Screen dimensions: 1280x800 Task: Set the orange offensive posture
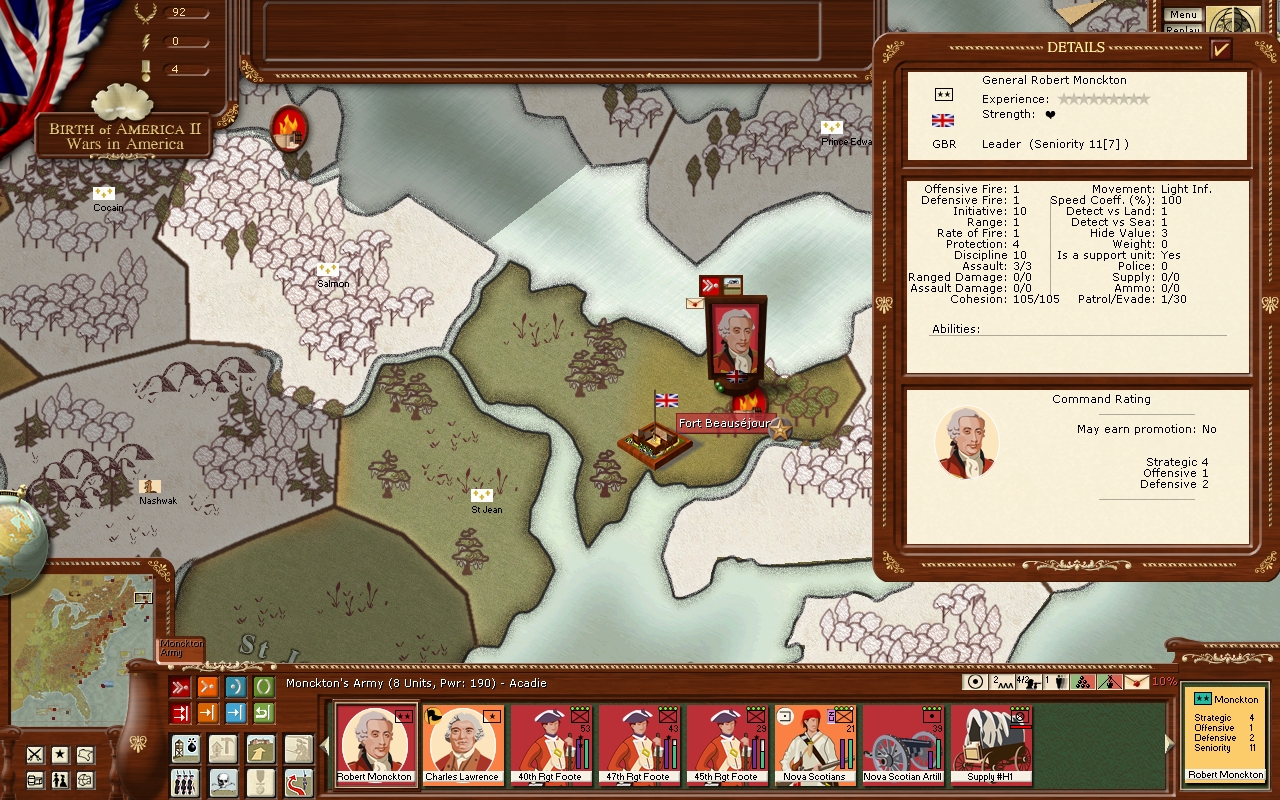click(208, 687)
